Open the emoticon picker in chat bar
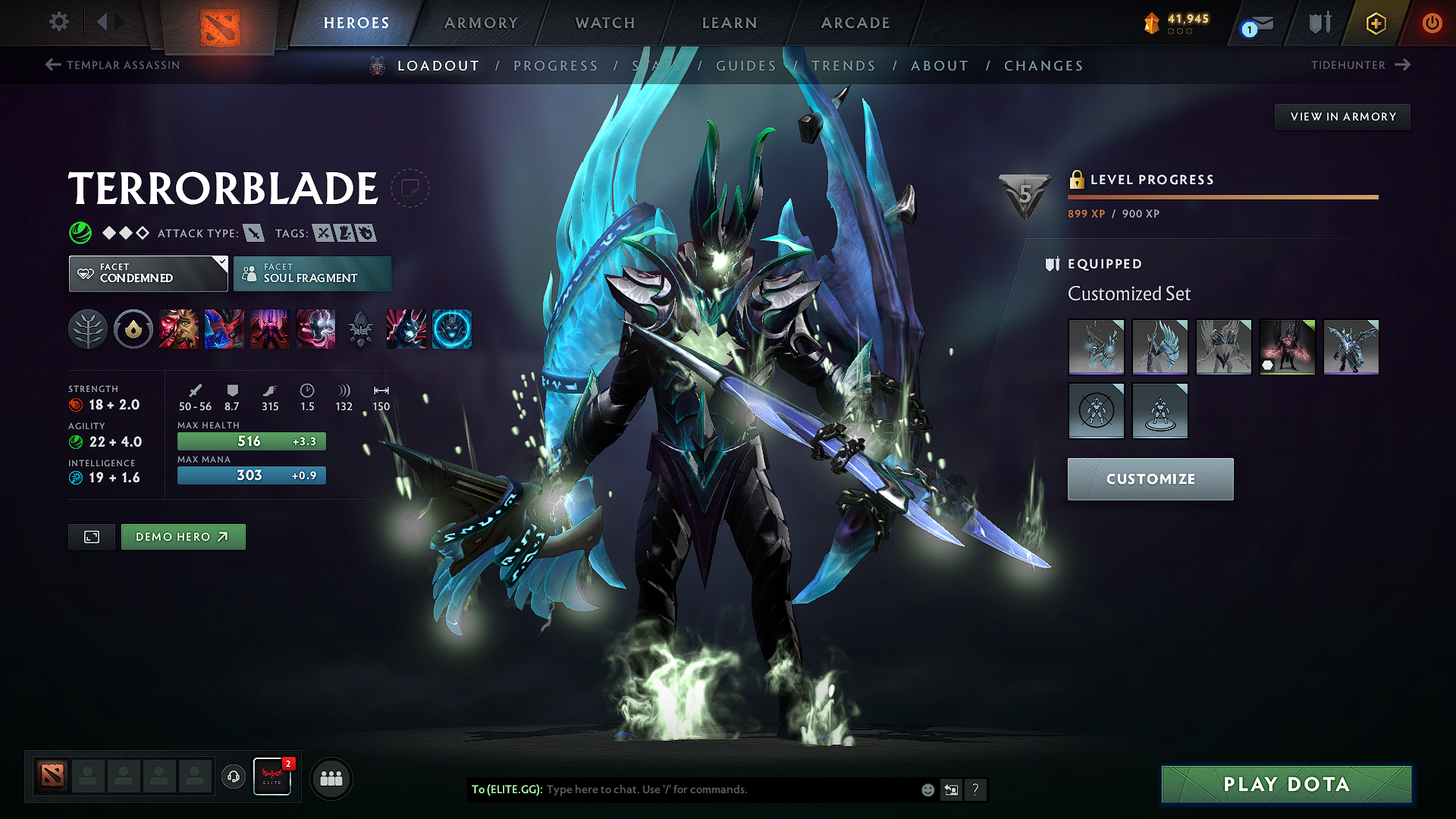 927,789
